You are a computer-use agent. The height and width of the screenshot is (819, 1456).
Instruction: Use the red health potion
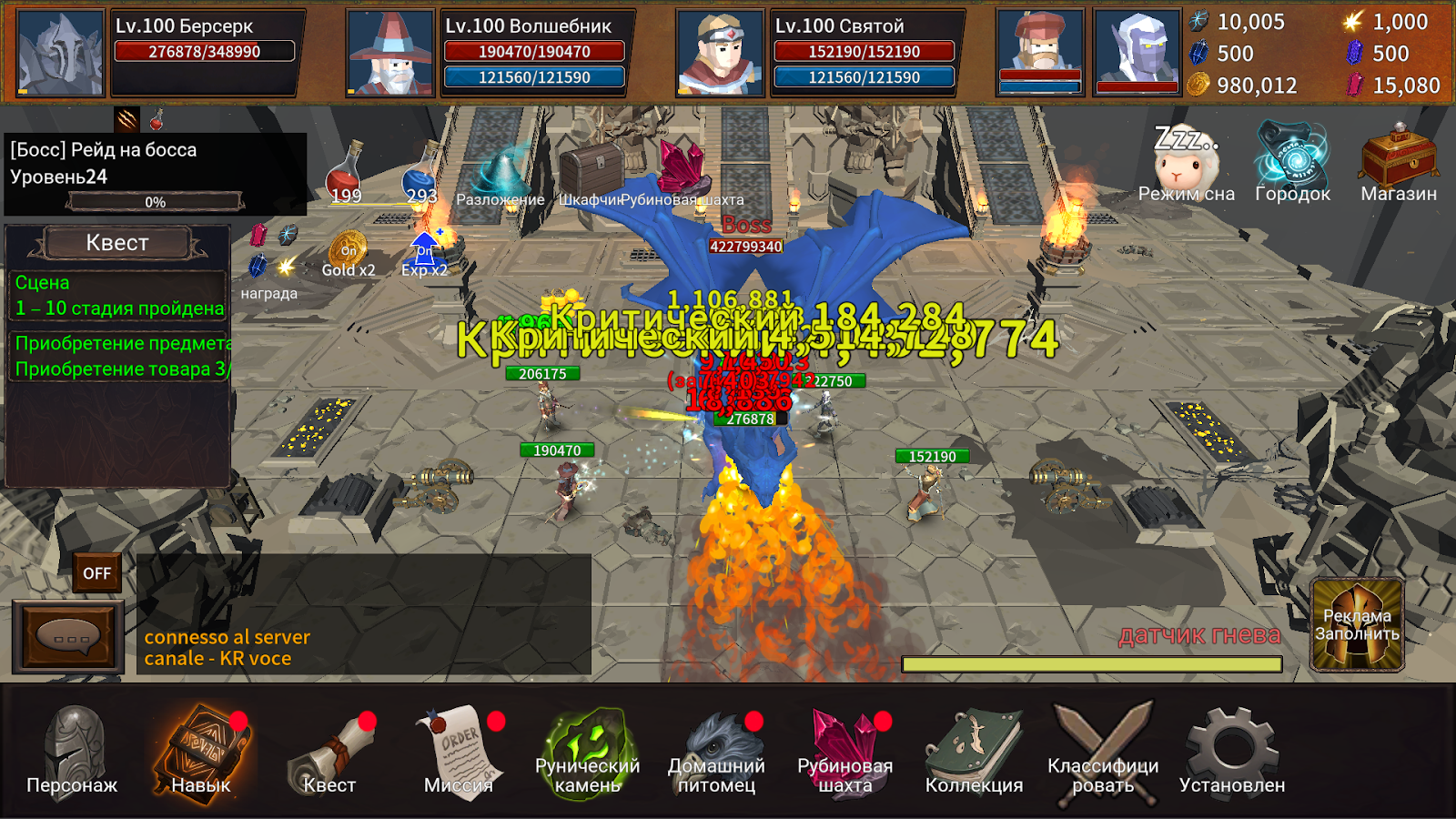pyautogui.click(x=346, y=173)
